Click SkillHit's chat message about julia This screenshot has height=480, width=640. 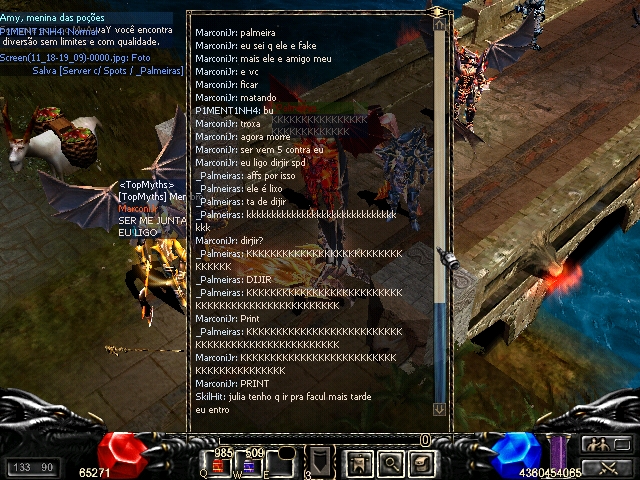pyautogui.click(x=283, y=397)
